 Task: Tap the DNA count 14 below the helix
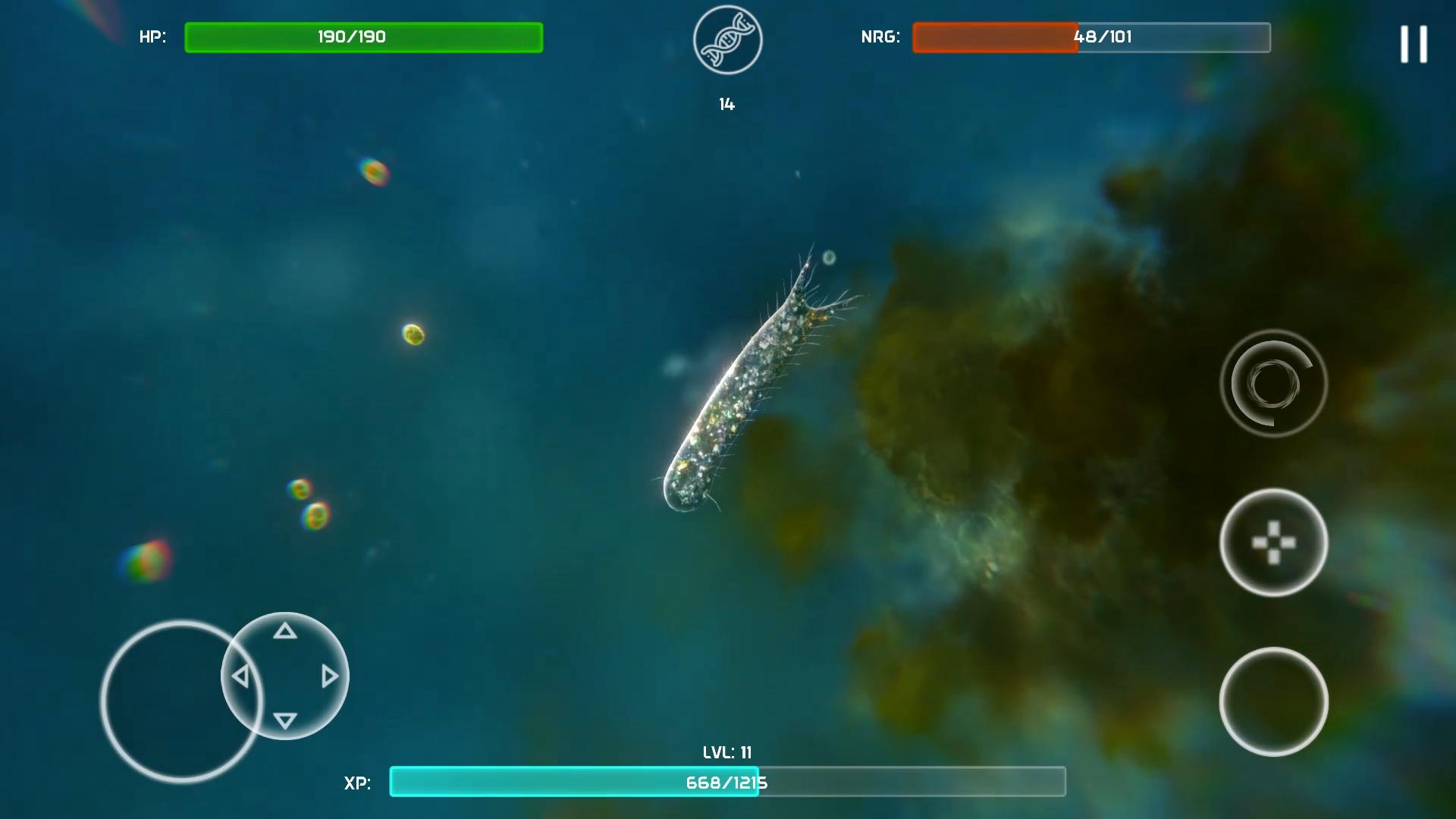(x=726, y=104)
